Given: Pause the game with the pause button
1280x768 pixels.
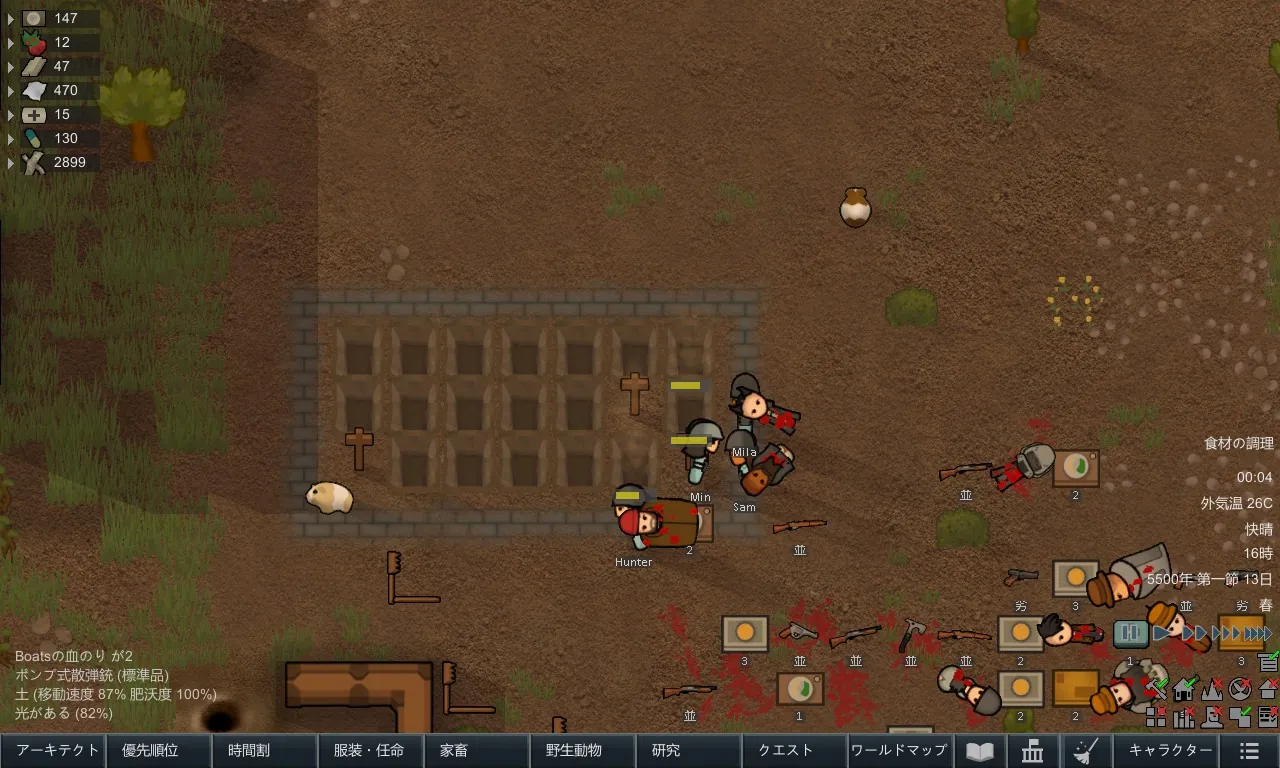Looking at the screenshot, I should pyautogui.click(x=1131, y=633).
